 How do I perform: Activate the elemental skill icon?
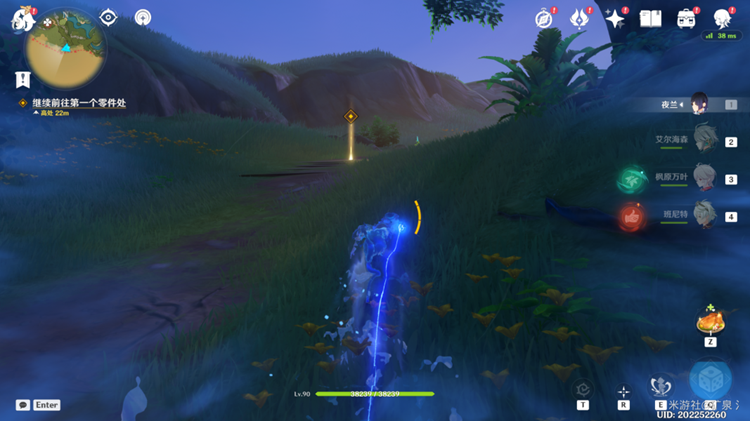(x=660, y=386)
